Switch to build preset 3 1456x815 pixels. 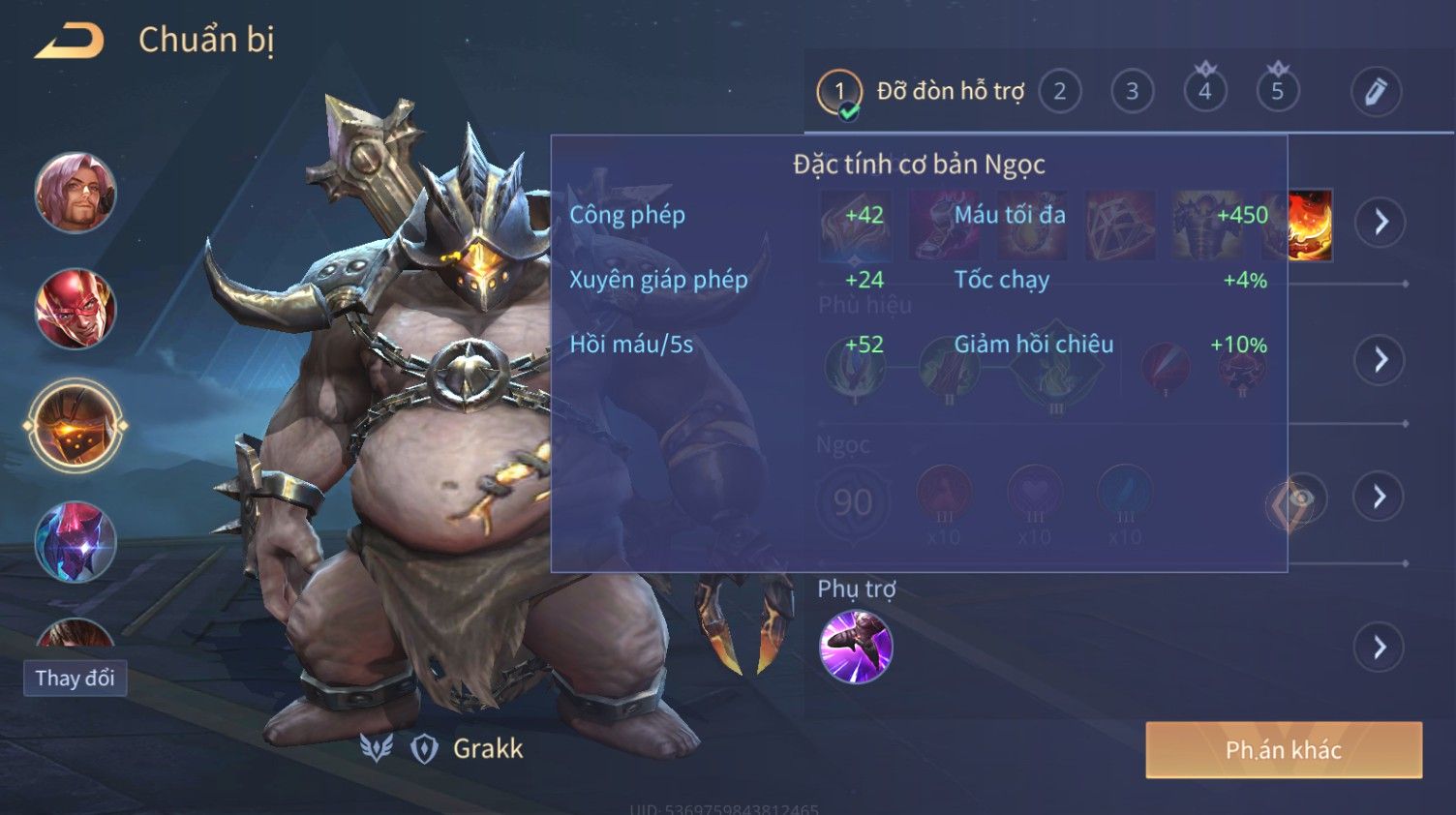1132,92
